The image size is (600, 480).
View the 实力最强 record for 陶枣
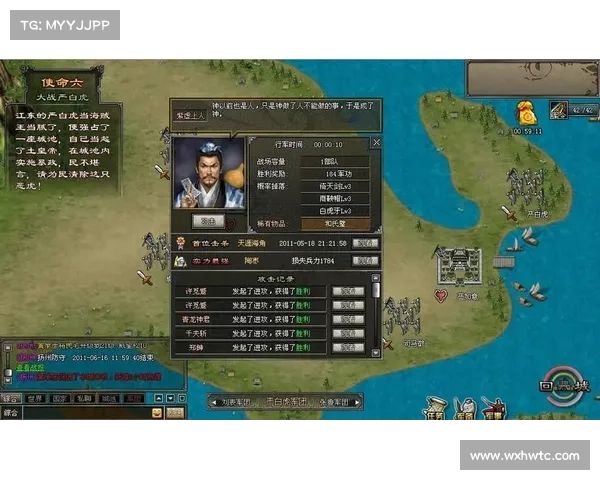366,261
